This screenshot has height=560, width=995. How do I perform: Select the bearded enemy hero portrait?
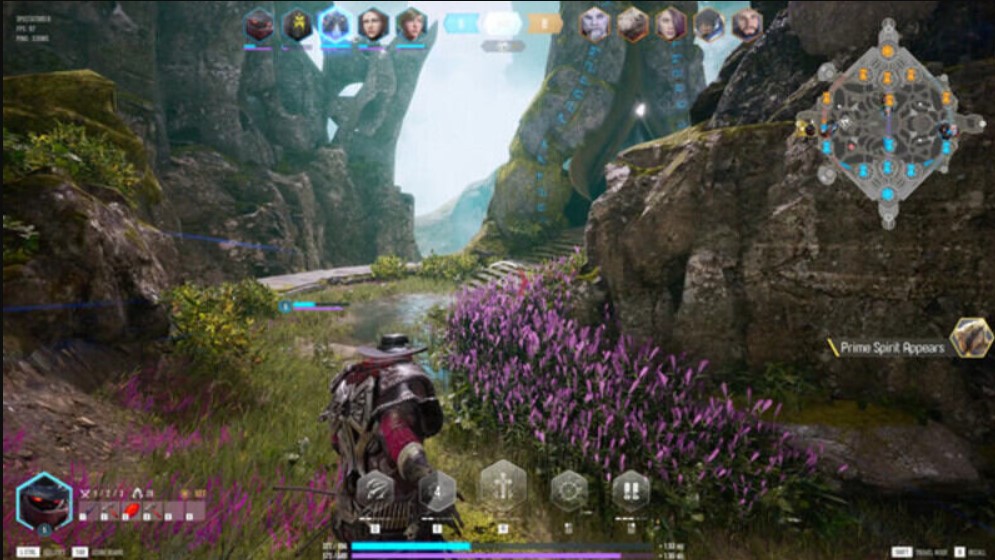click(746, 24)
